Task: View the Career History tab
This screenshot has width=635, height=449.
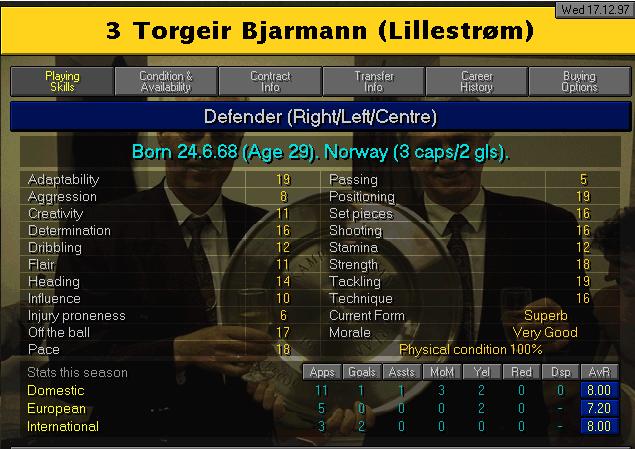Action: 477,82
